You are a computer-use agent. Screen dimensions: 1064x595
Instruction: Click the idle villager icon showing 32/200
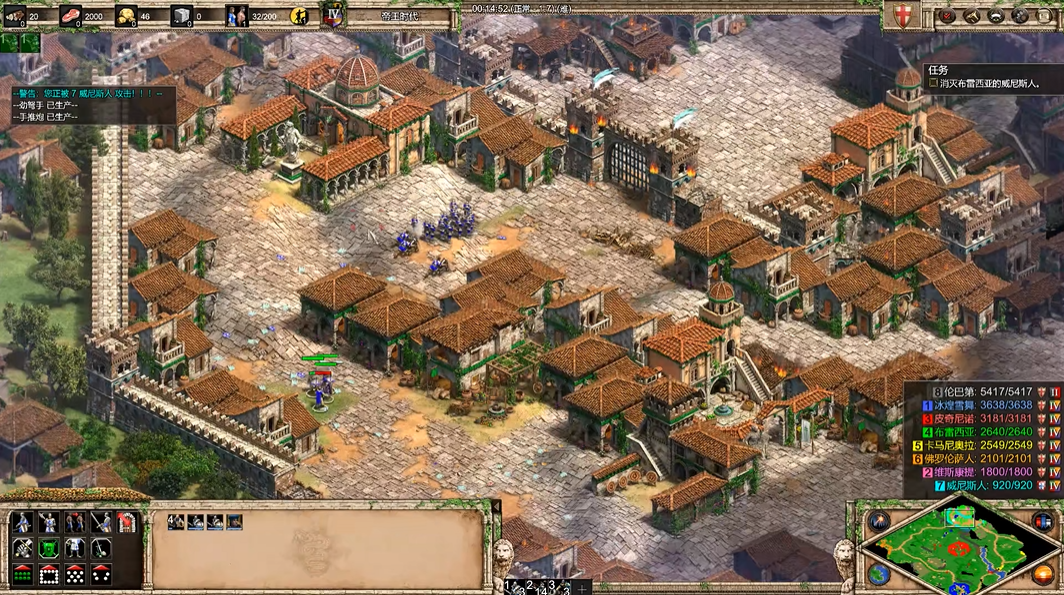click(237, 16)
